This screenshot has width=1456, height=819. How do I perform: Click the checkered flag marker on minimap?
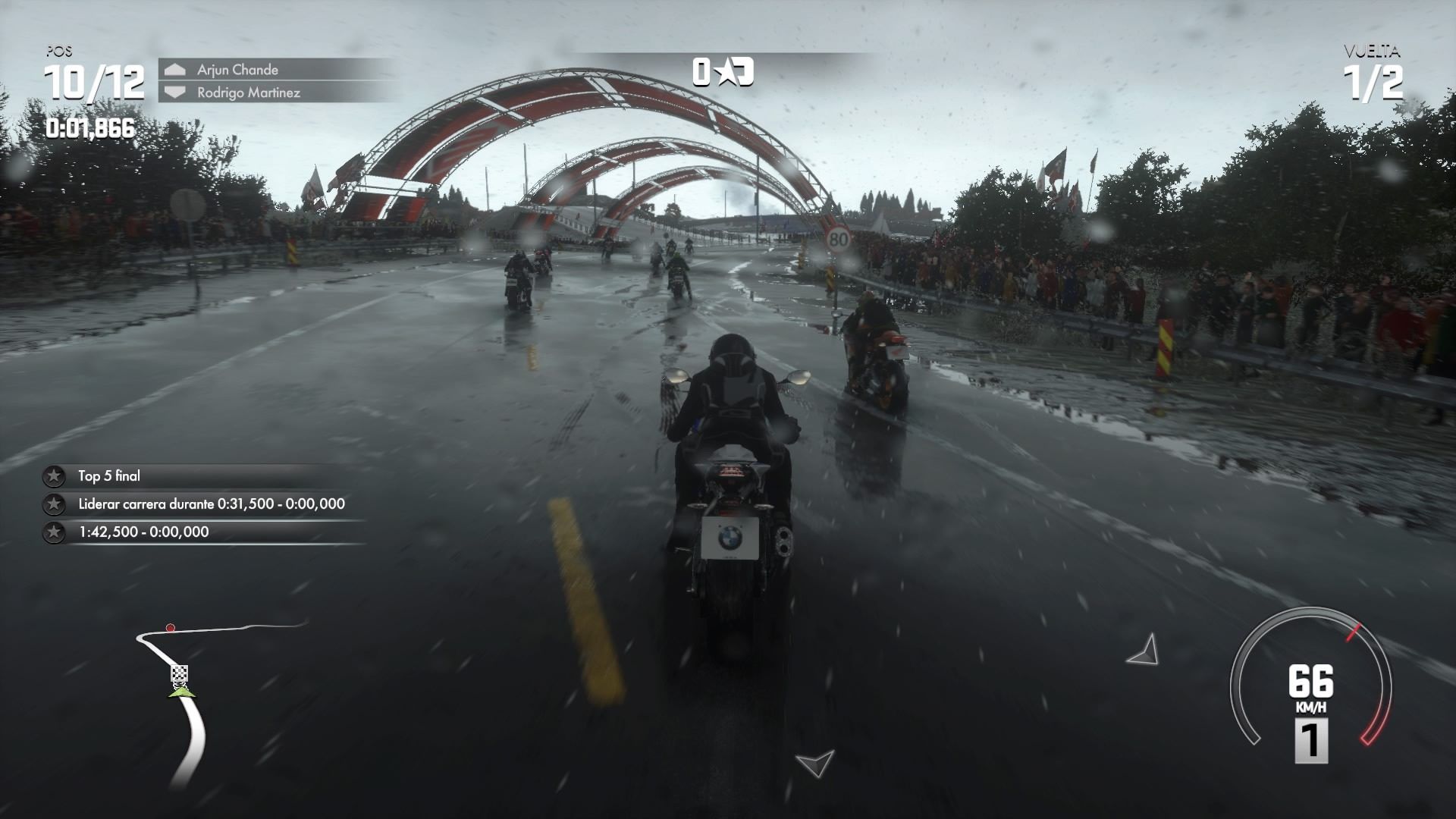pyautogui.click(x=179, y=673)
